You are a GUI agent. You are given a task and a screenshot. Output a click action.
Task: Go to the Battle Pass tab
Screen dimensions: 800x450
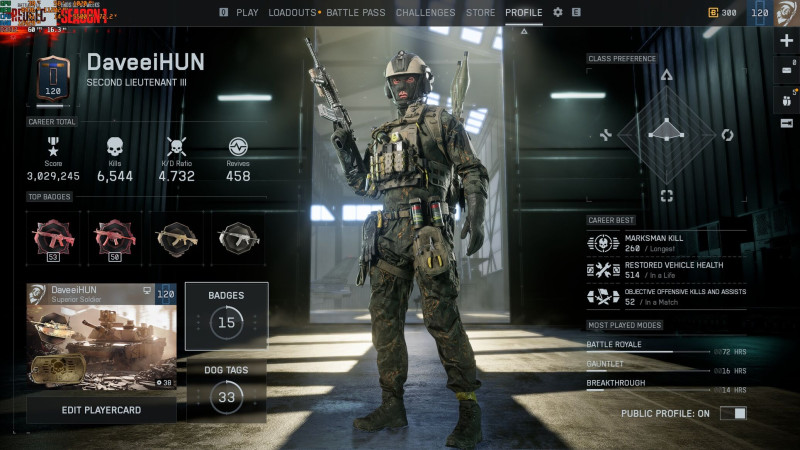tap(356, 13)
